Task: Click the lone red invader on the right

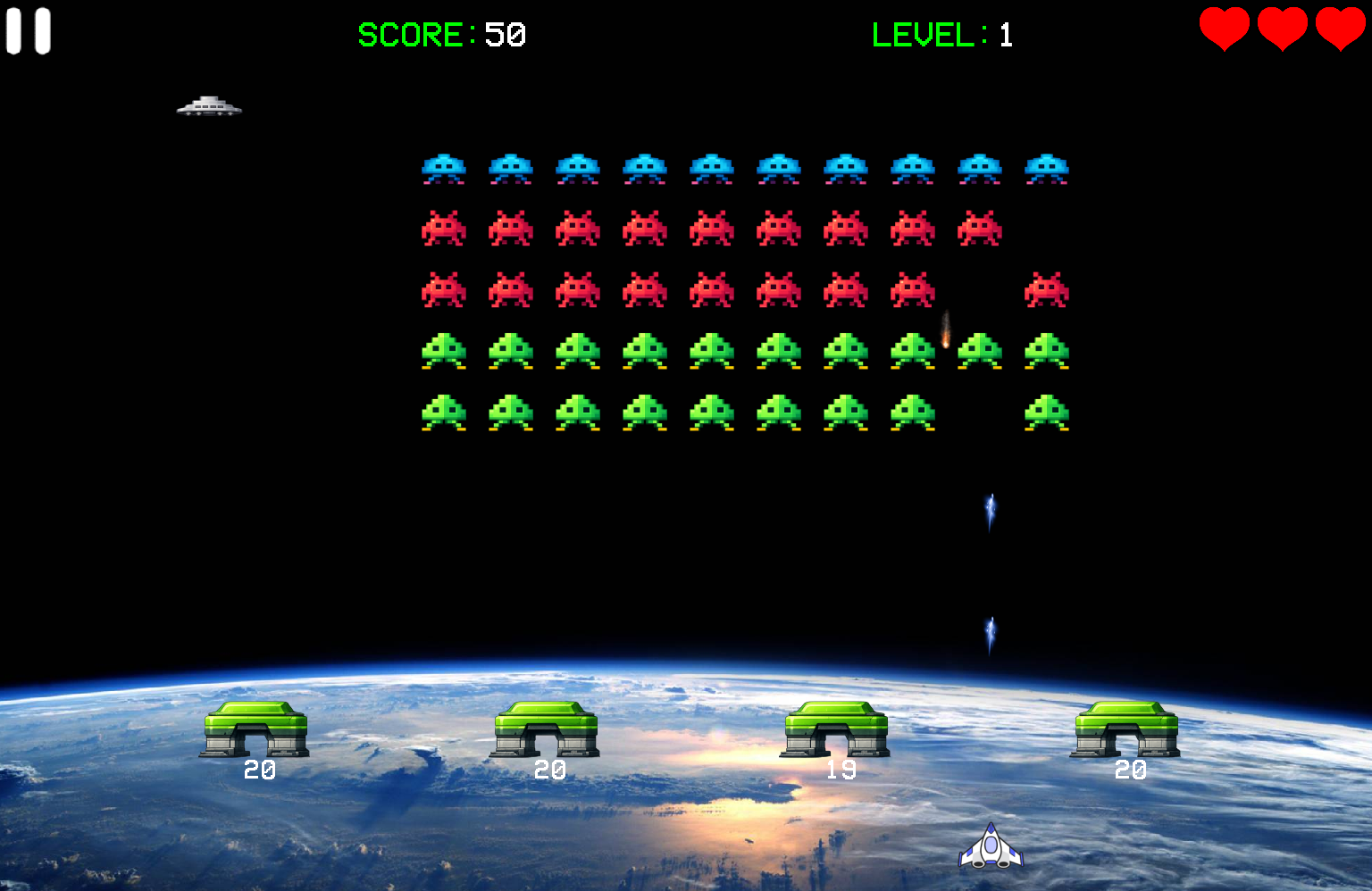Action: click(1048, 288)
